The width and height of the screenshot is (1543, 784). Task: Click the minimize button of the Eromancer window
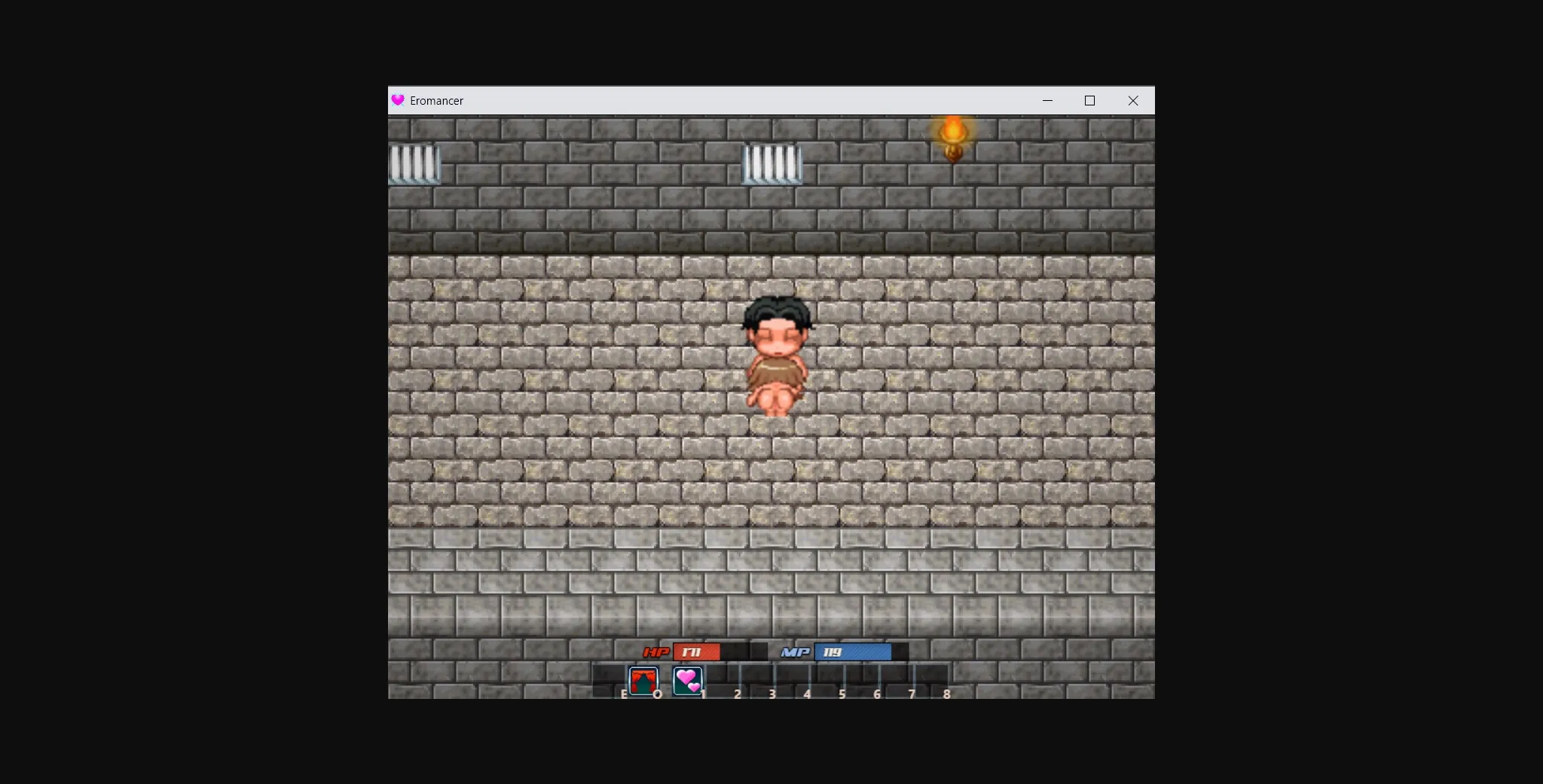[1047, 100]
